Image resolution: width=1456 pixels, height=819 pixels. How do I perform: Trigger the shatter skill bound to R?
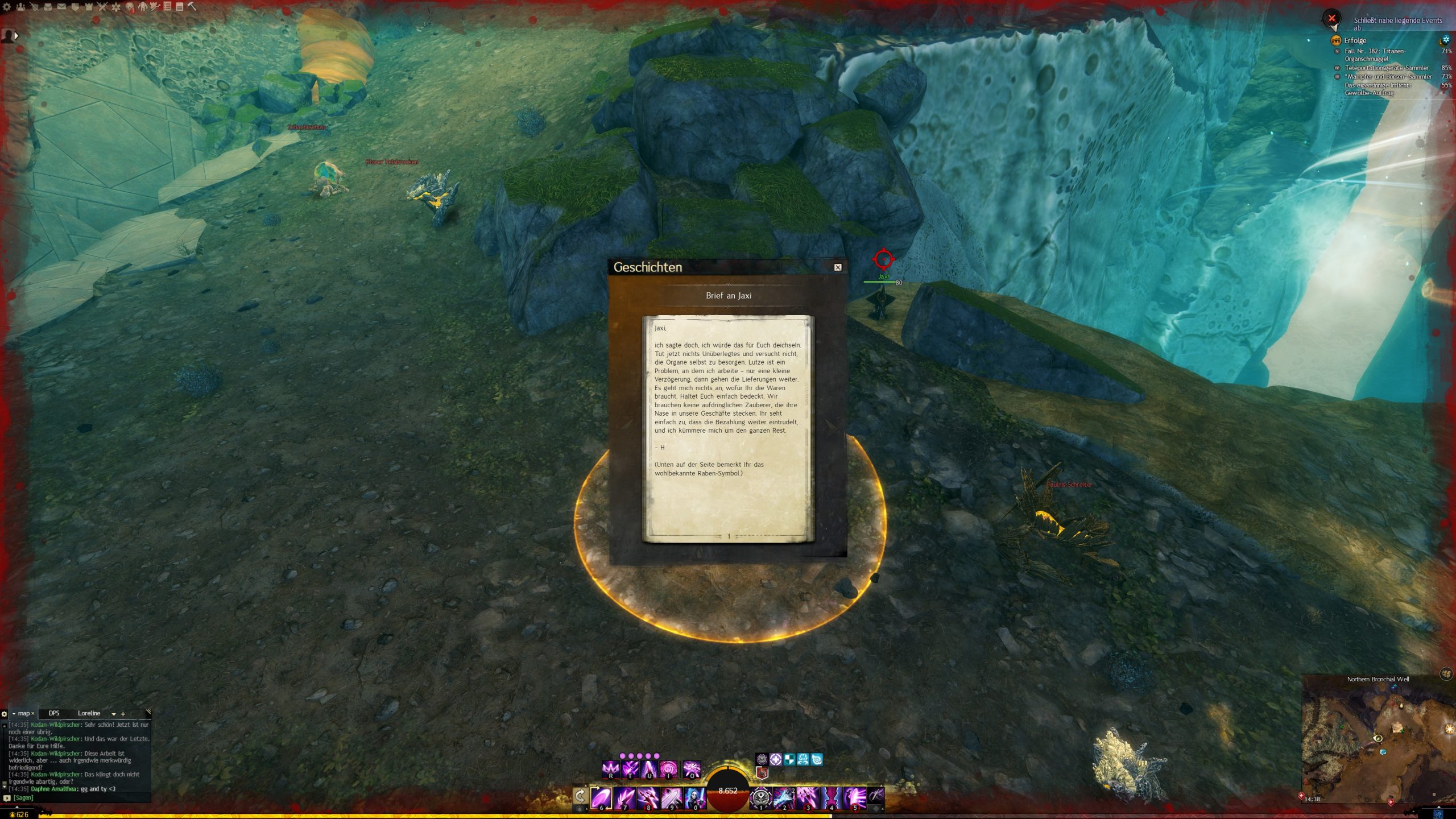(611, 770)
